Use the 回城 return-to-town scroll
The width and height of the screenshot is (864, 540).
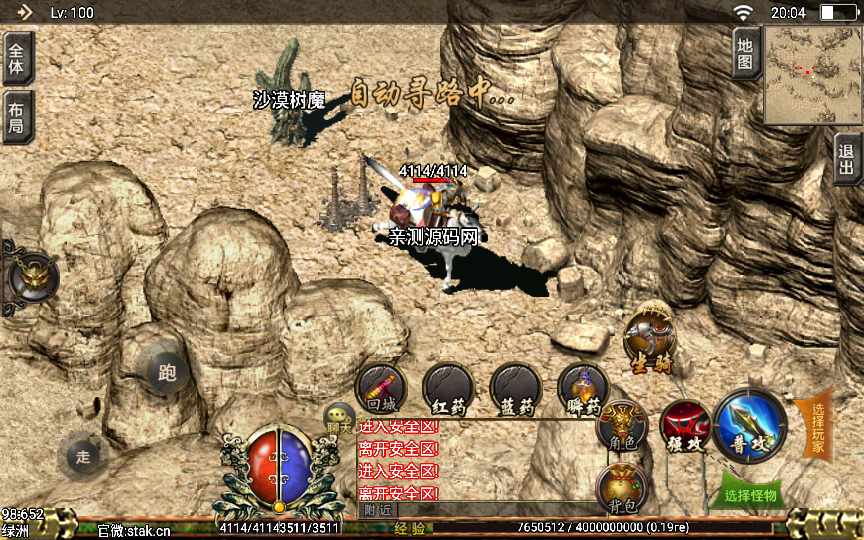381,388
